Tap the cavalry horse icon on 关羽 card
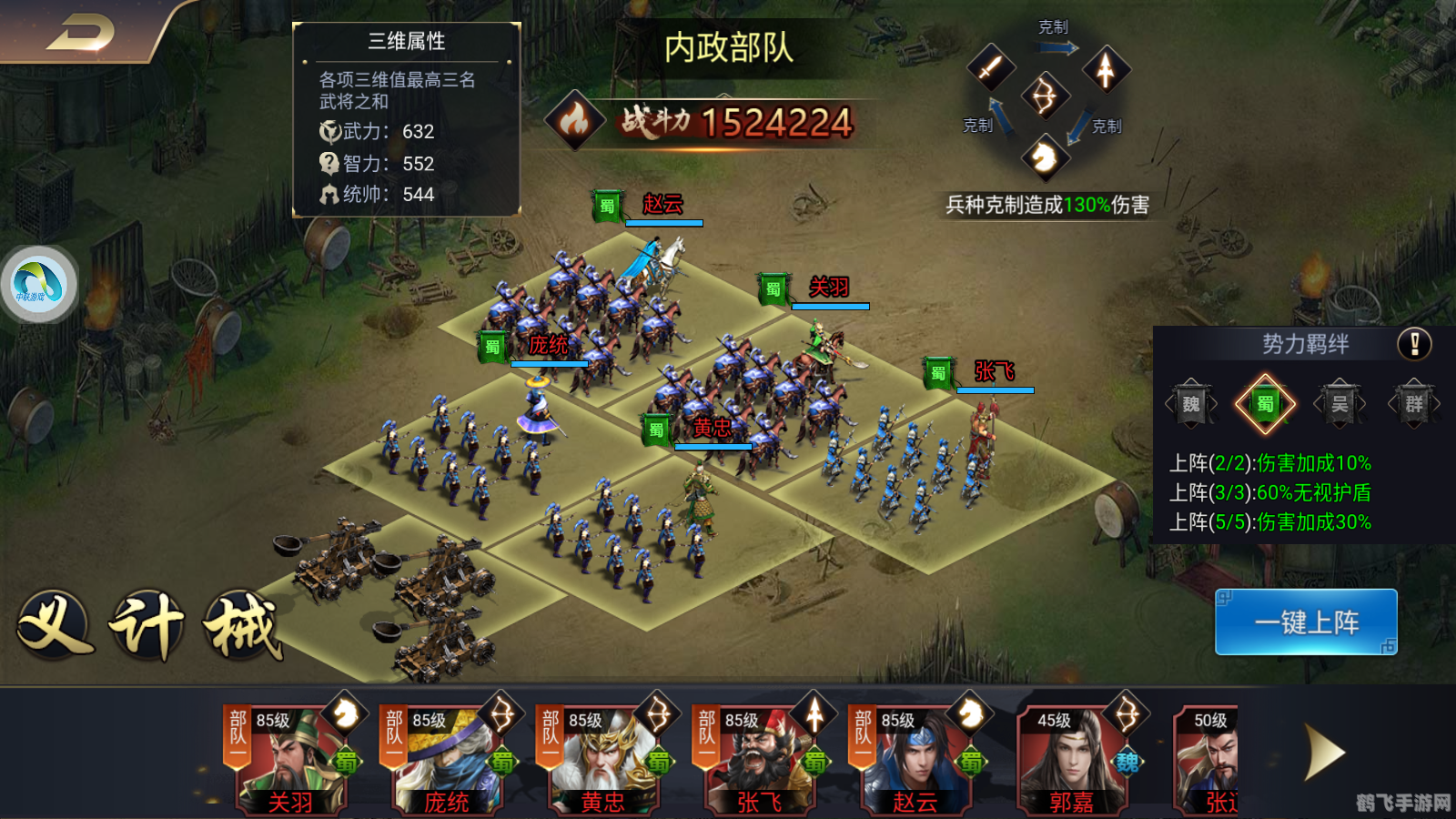 [339, 716]
